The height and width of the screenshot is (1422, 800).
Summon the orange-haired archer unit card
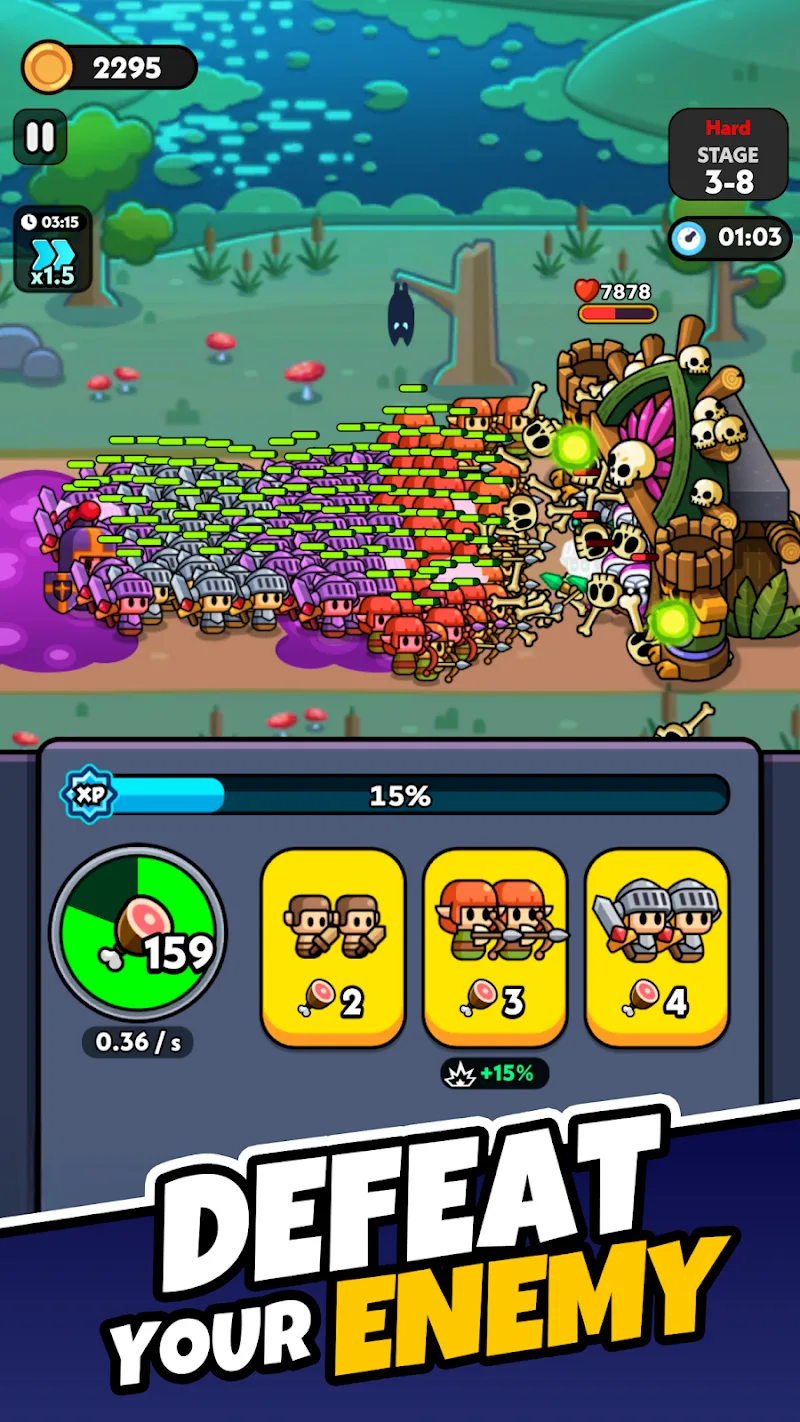[x=495, y=946]
